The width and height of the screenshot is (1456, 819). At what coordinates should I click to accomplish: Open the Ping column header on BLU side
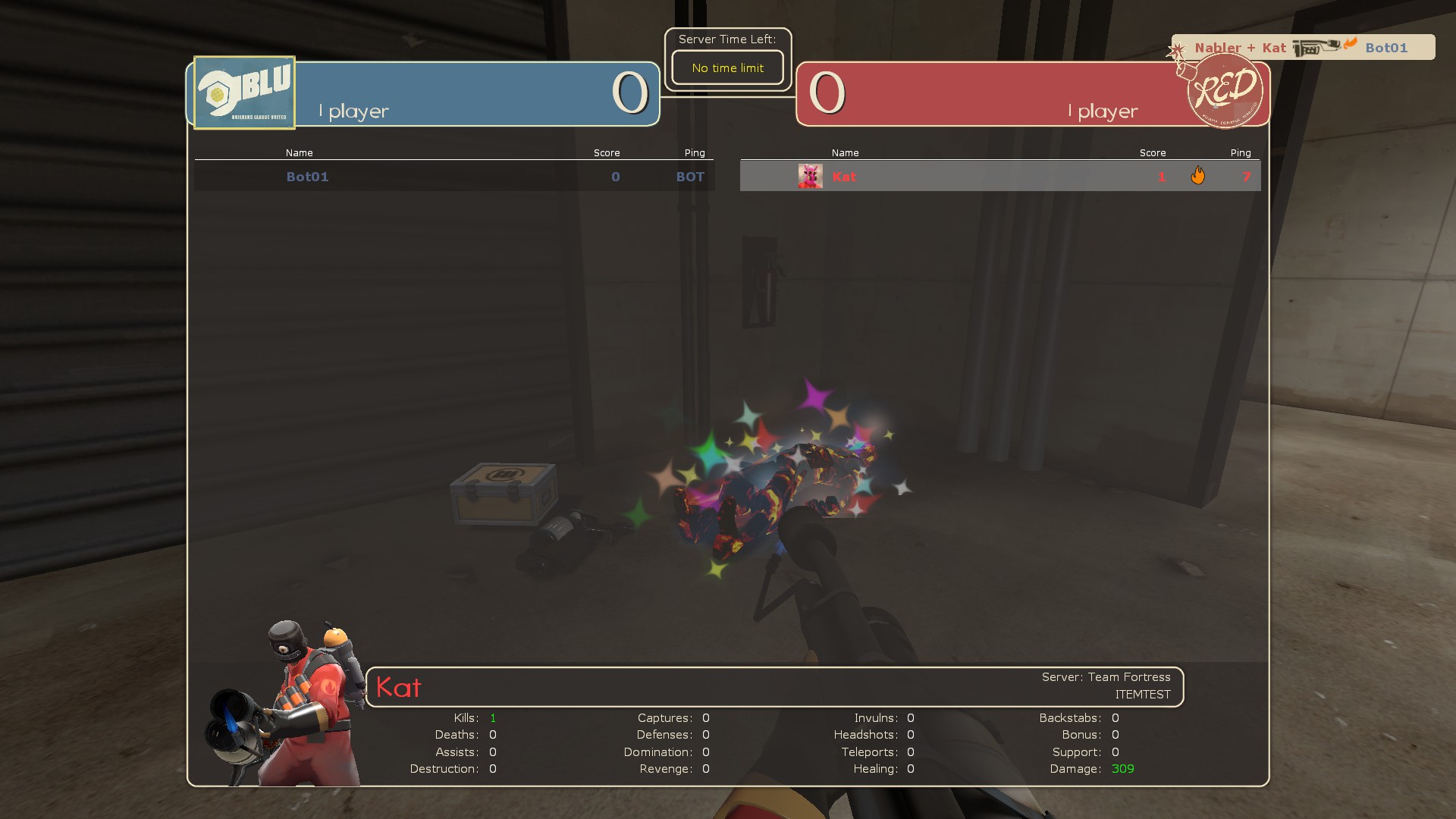point(695,152)
